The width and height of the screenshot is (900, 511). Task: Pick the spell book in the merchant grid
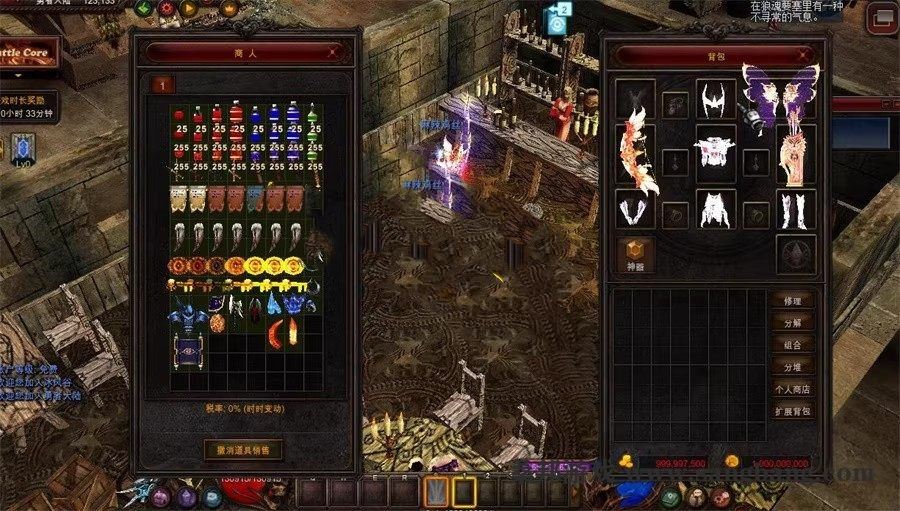point(185,346)
